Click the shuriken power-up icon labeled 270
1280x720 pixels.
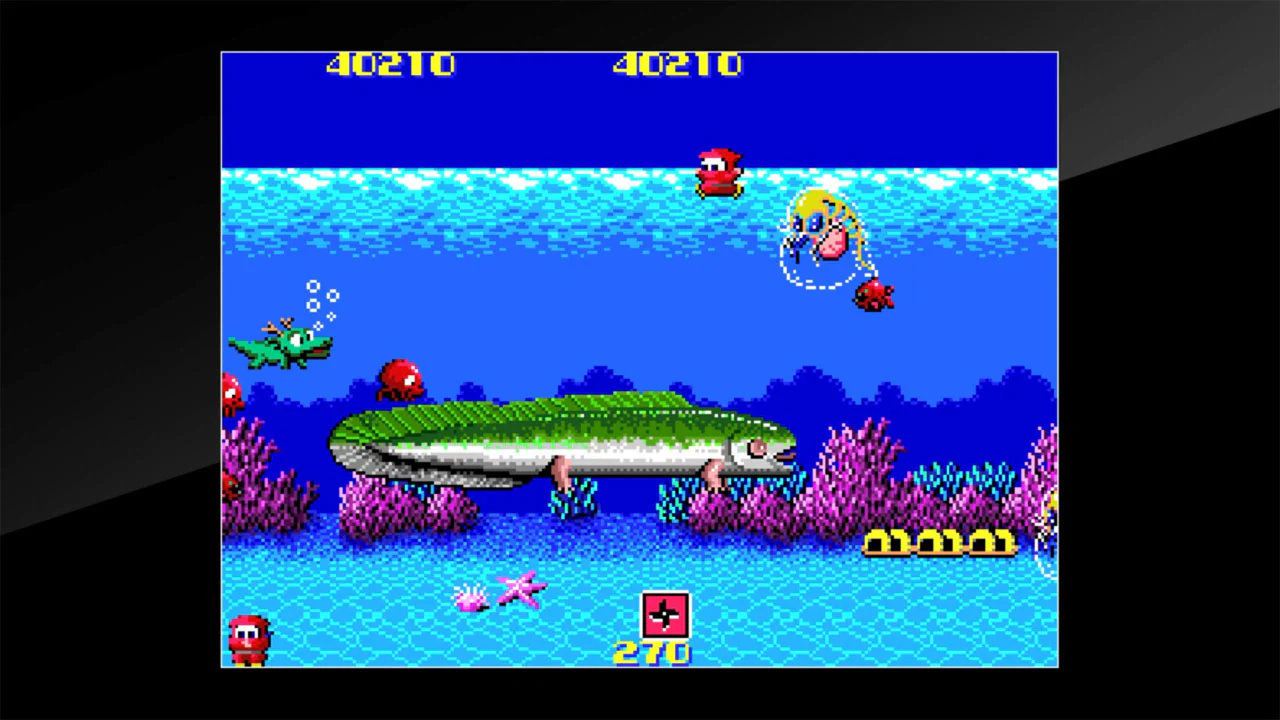click(x=664, y=617)
